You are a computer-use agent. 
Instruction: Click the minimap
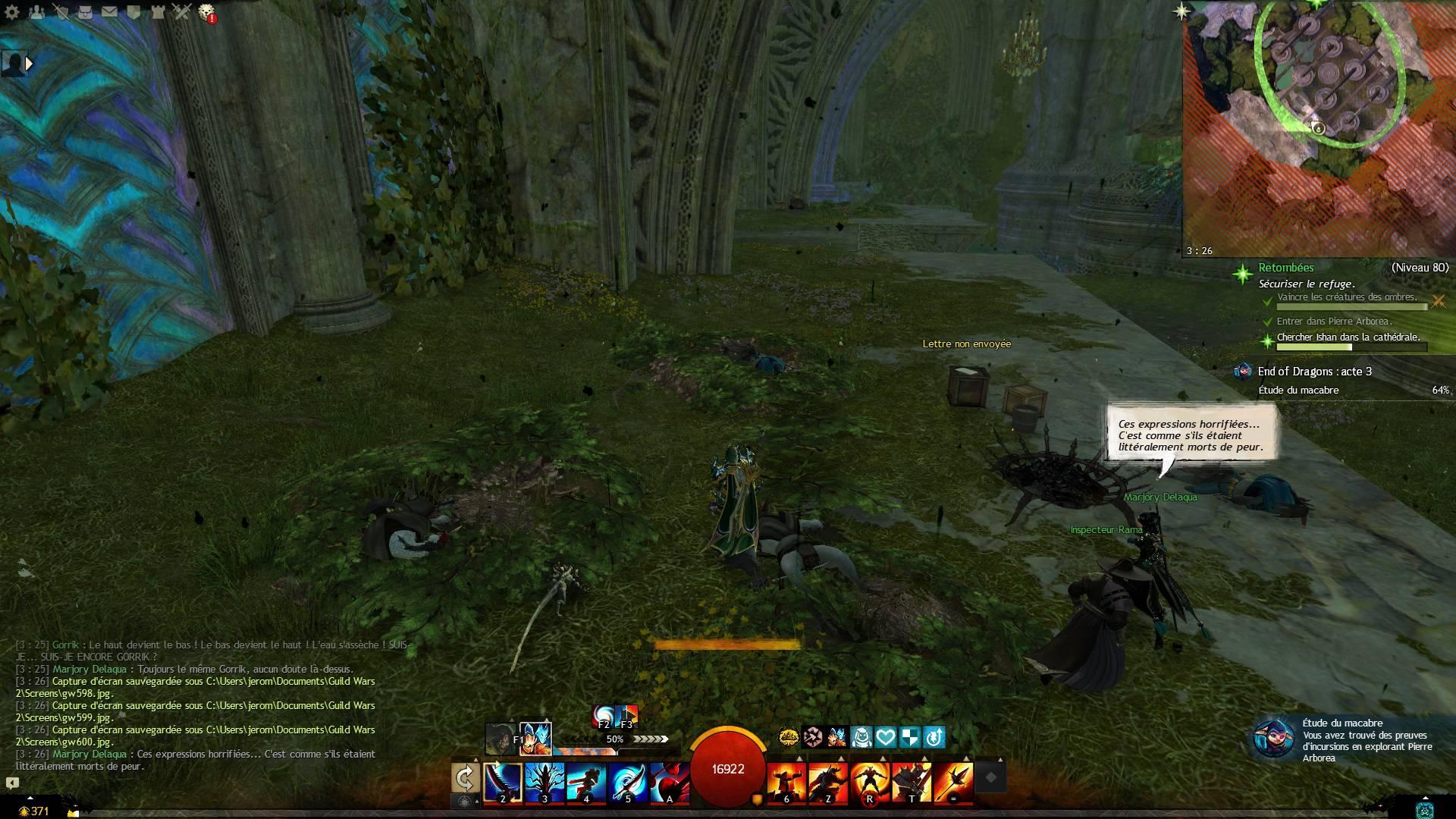[x=1319, y=129]
